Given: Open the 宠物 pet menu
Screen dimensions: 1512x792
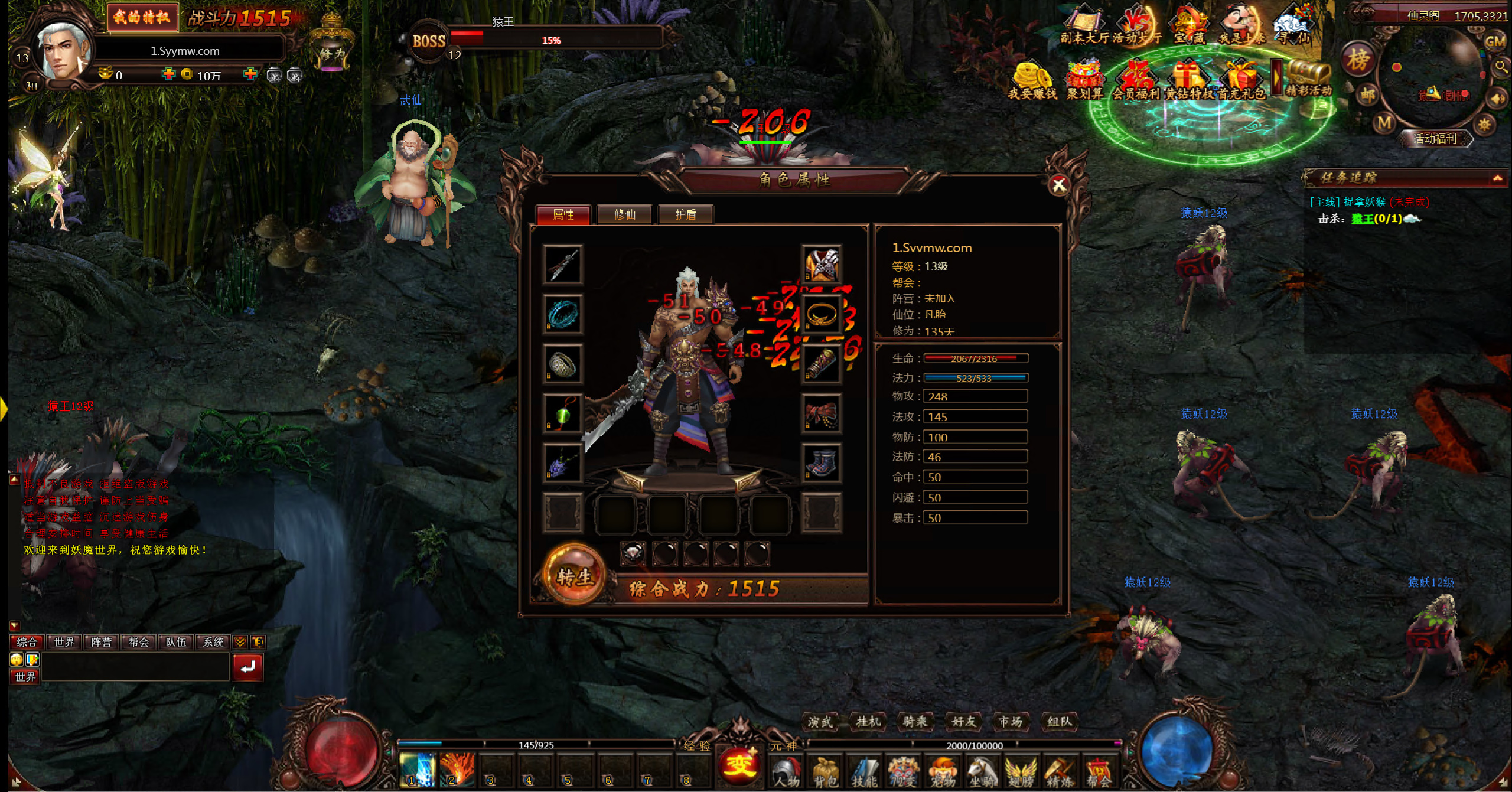Looking at the screenshot, I should click(943, 772).
